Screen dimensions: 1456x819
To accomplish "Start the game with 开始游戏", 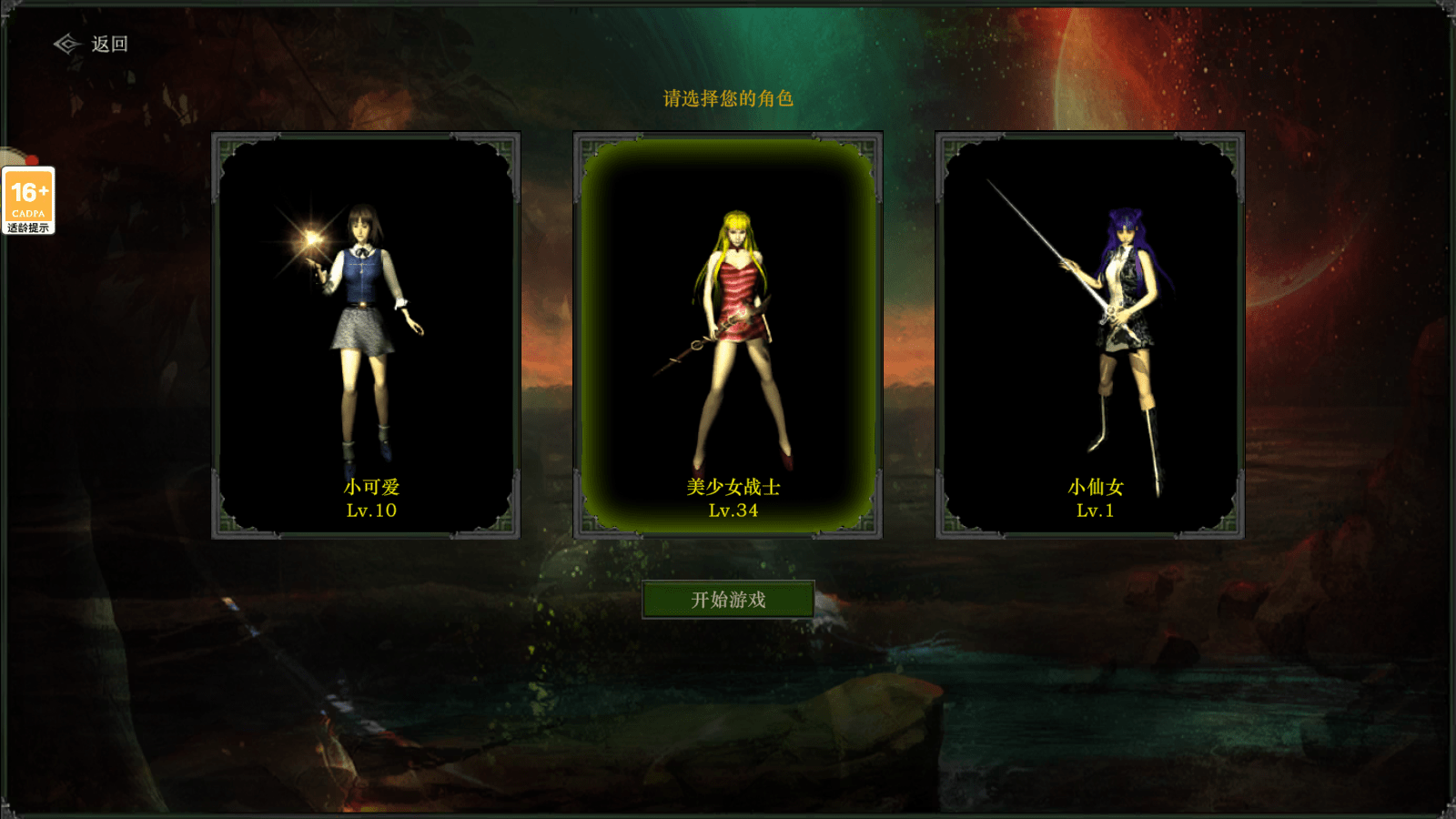I will (x=728, y=600).
